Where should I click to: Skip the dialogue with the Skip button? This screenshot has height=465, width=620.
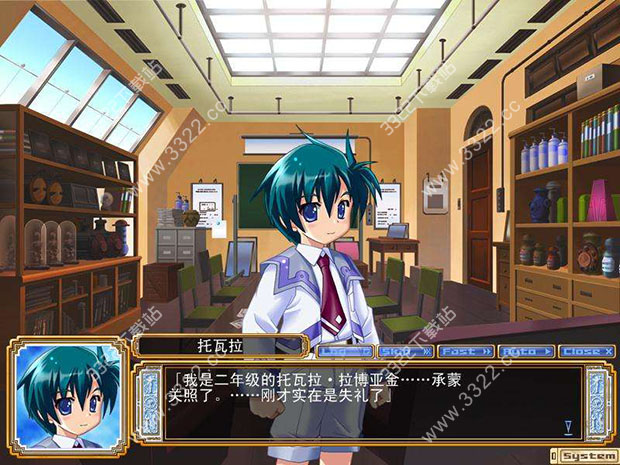[405, 351]
